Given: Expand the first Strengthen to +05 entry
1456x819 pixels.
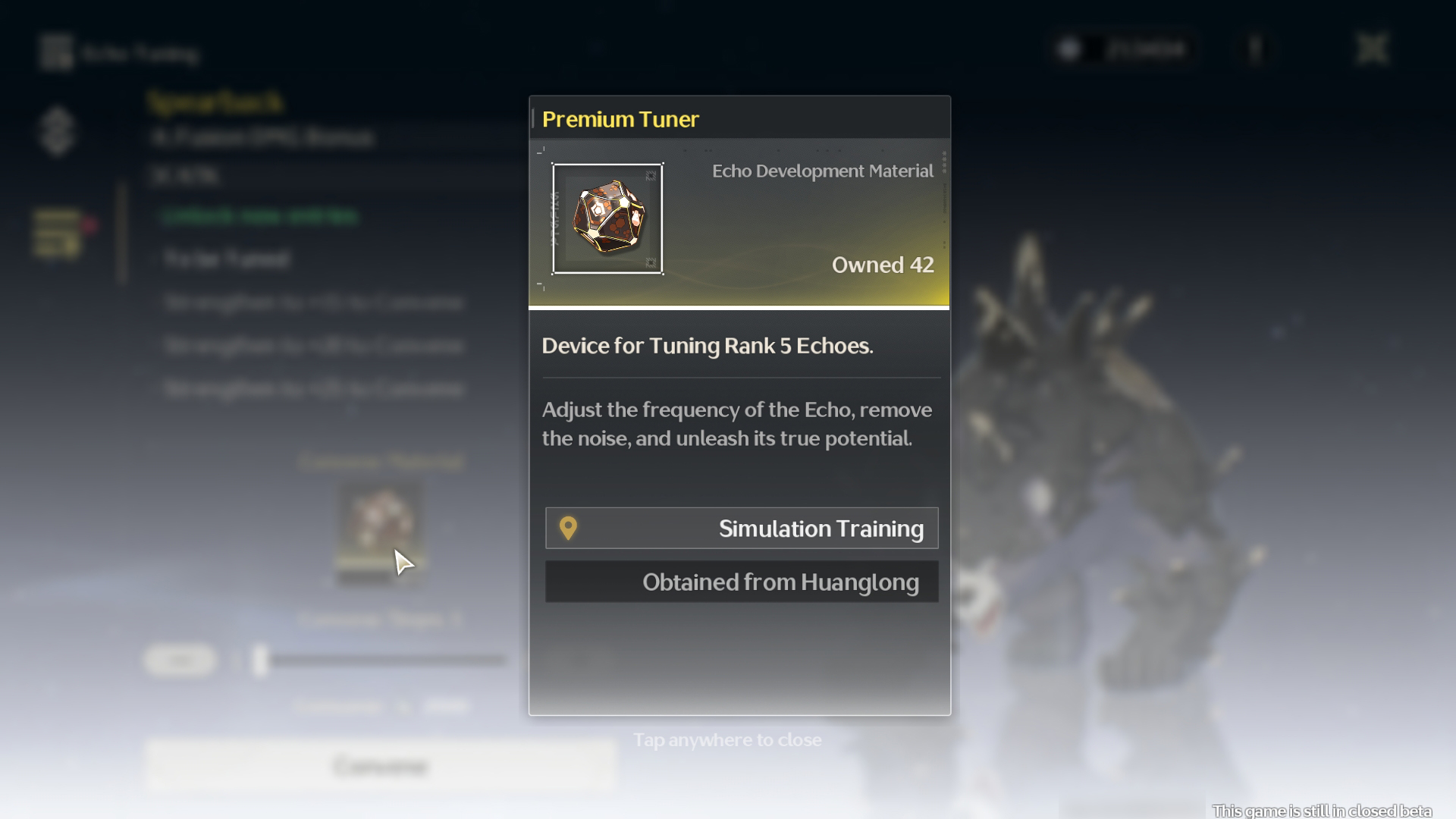Looking at the screenshot, I should pyautogui.click(x=314, y=302).
